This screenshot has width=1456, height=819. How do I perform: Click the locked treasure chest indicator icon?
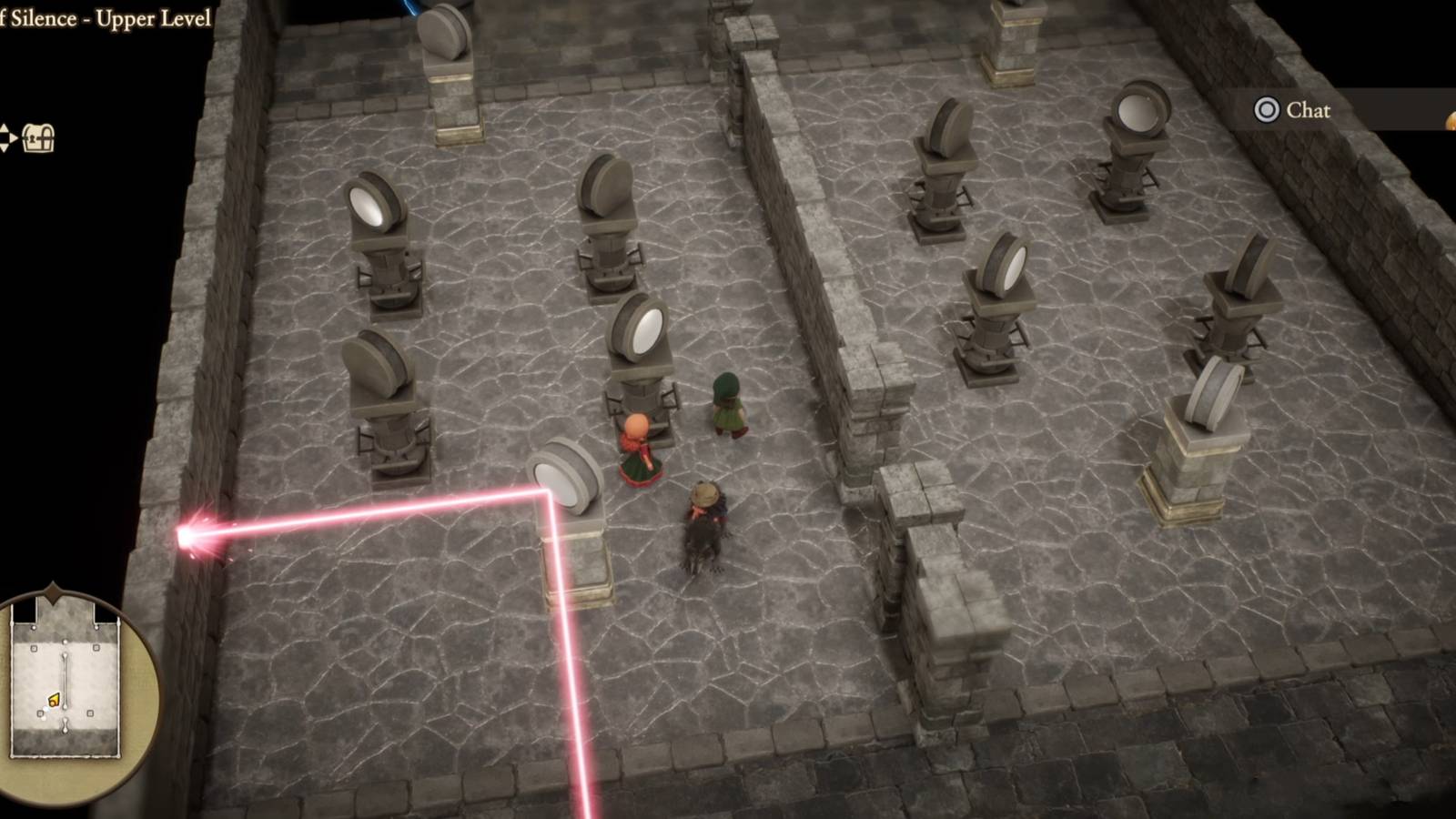tap(39, 139)
